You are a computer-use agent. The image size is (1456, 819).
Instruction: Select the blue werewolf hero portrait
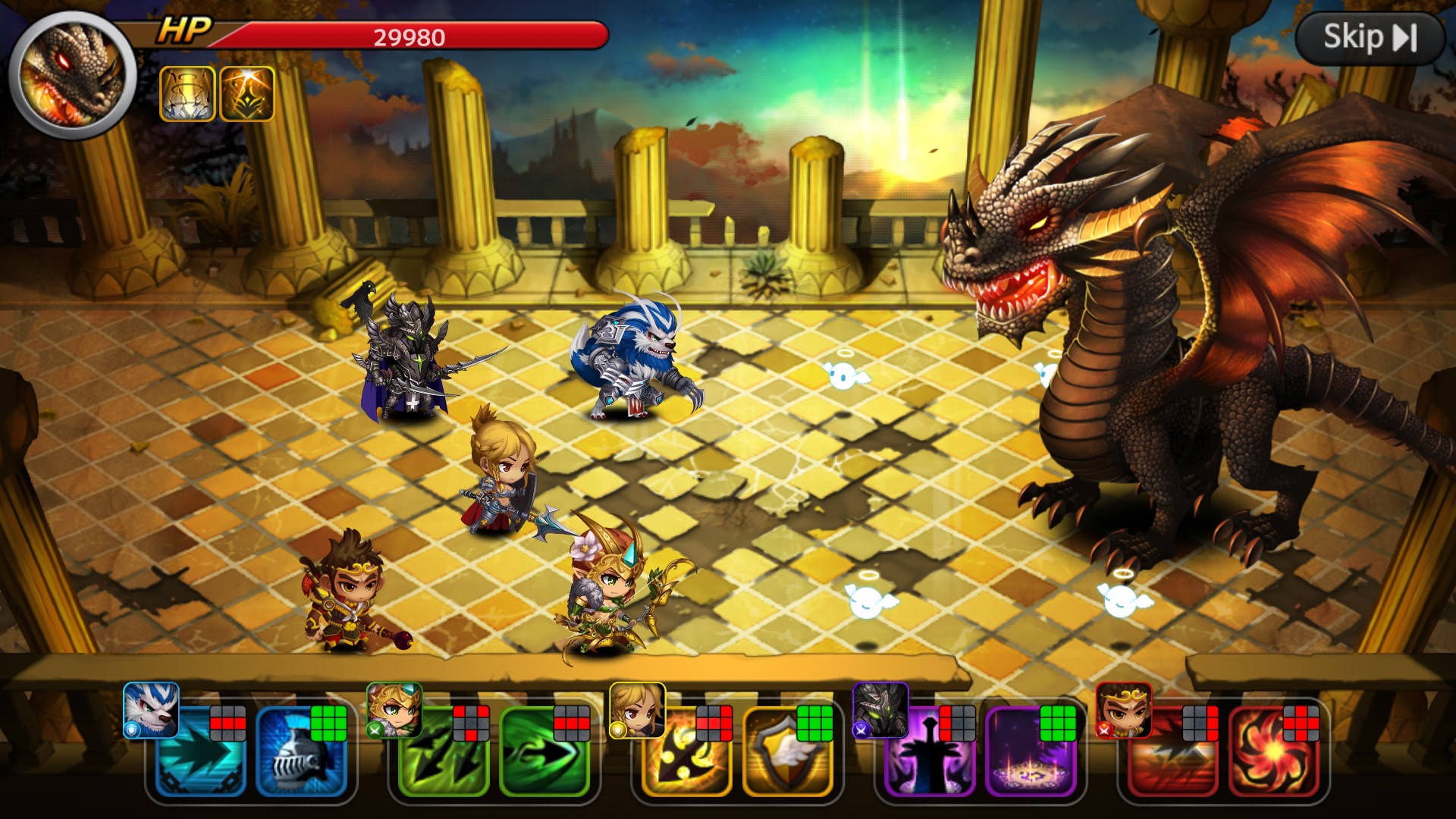point(151,710)
